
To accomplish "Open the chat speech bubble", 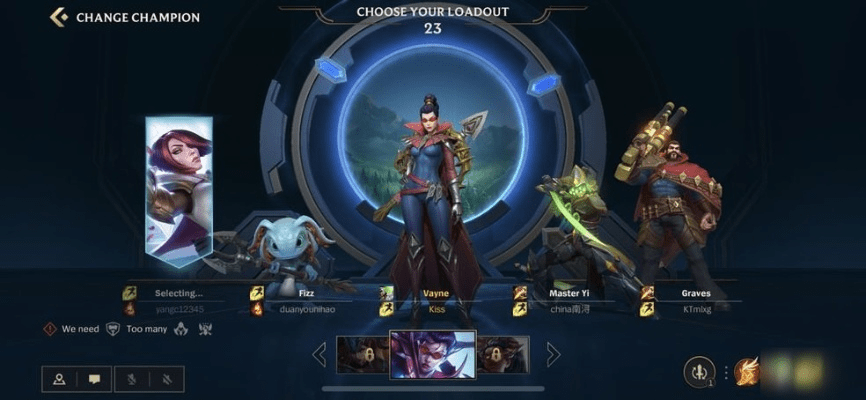I will [95, 379].
